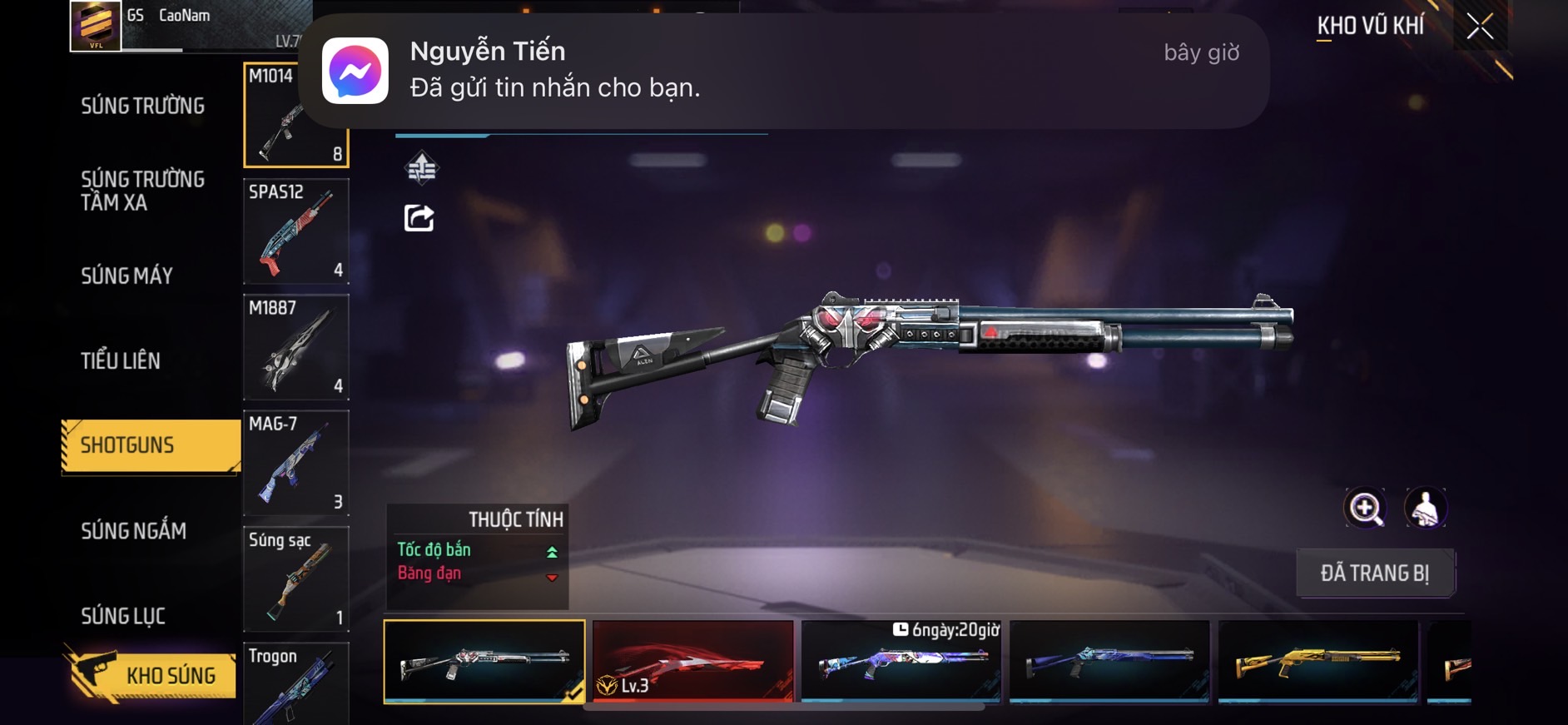Close the weapon armory screen
Screen dimensions: 1568x725
(1480, 27)
